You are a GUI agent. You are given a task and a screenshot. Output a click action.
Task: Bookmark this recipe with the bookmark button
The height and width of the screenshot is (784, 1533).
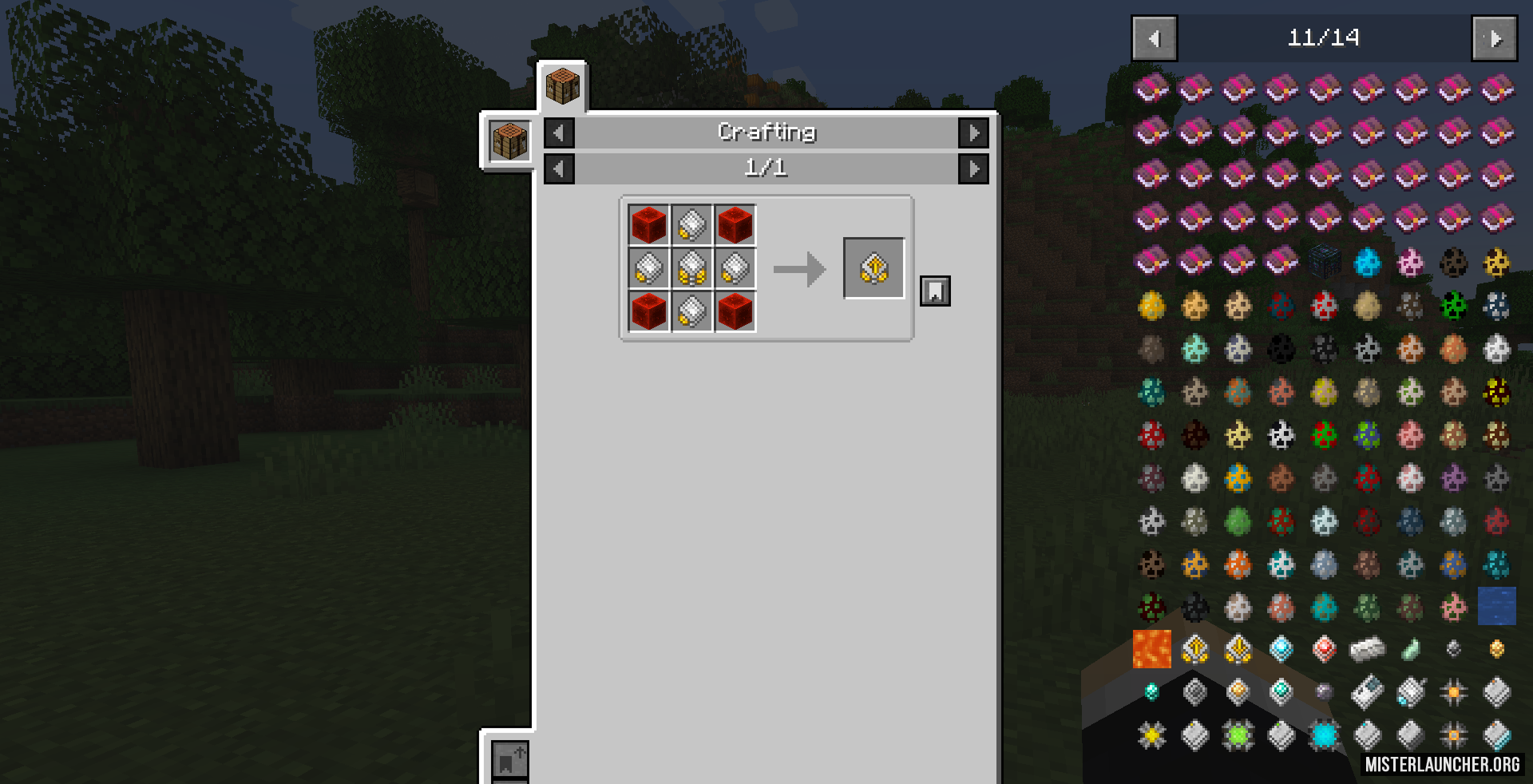pos(935,291)
